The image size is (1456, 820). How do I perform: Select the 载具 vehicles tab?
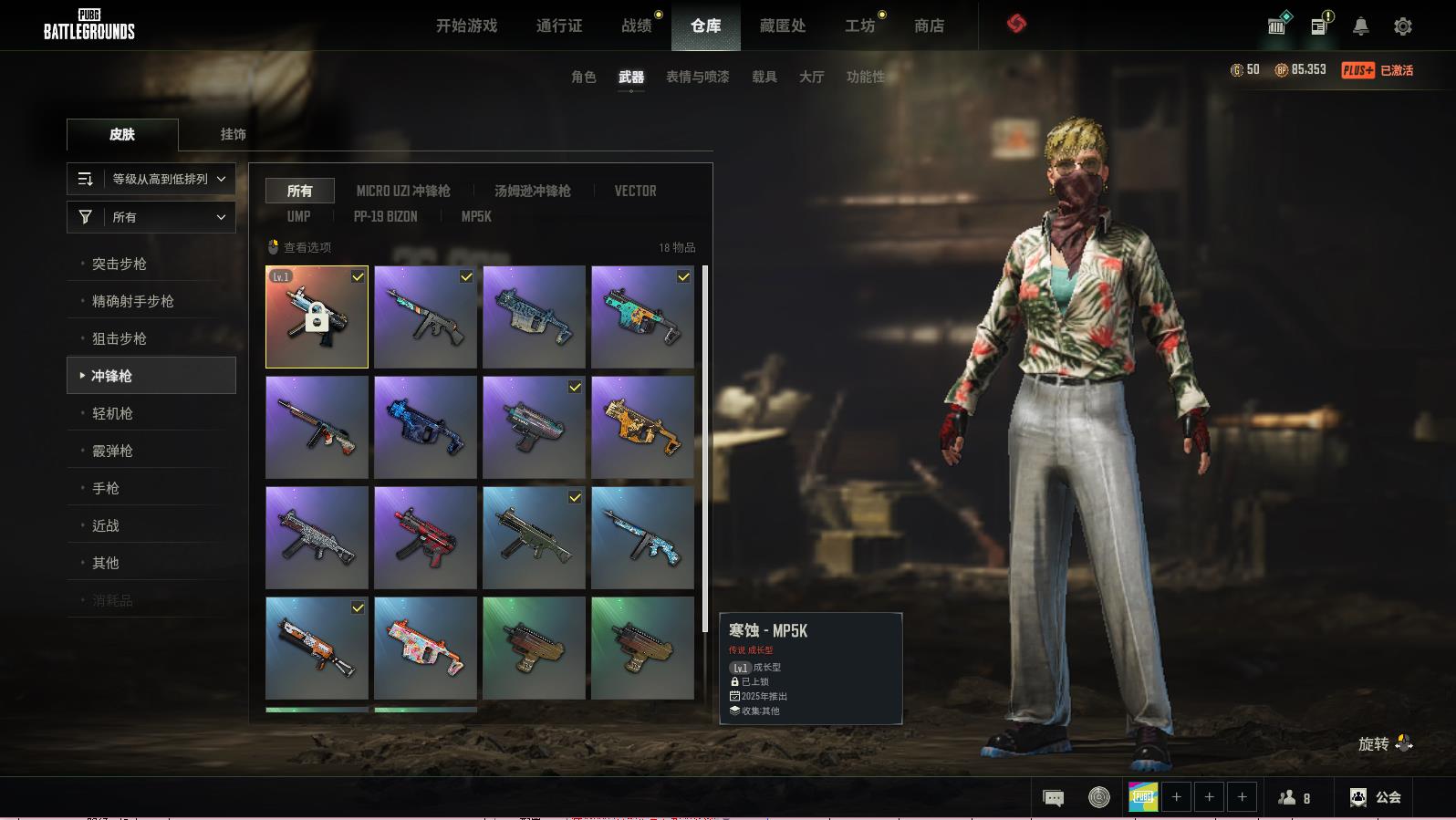(764, 77)
